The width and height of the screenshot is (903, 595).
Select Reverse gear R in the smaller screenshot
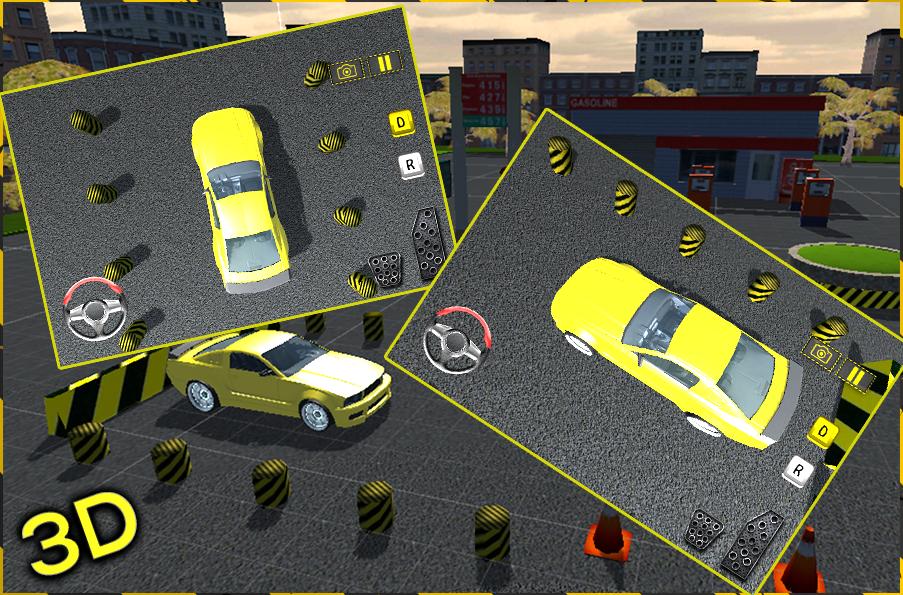tap(408, 165)
